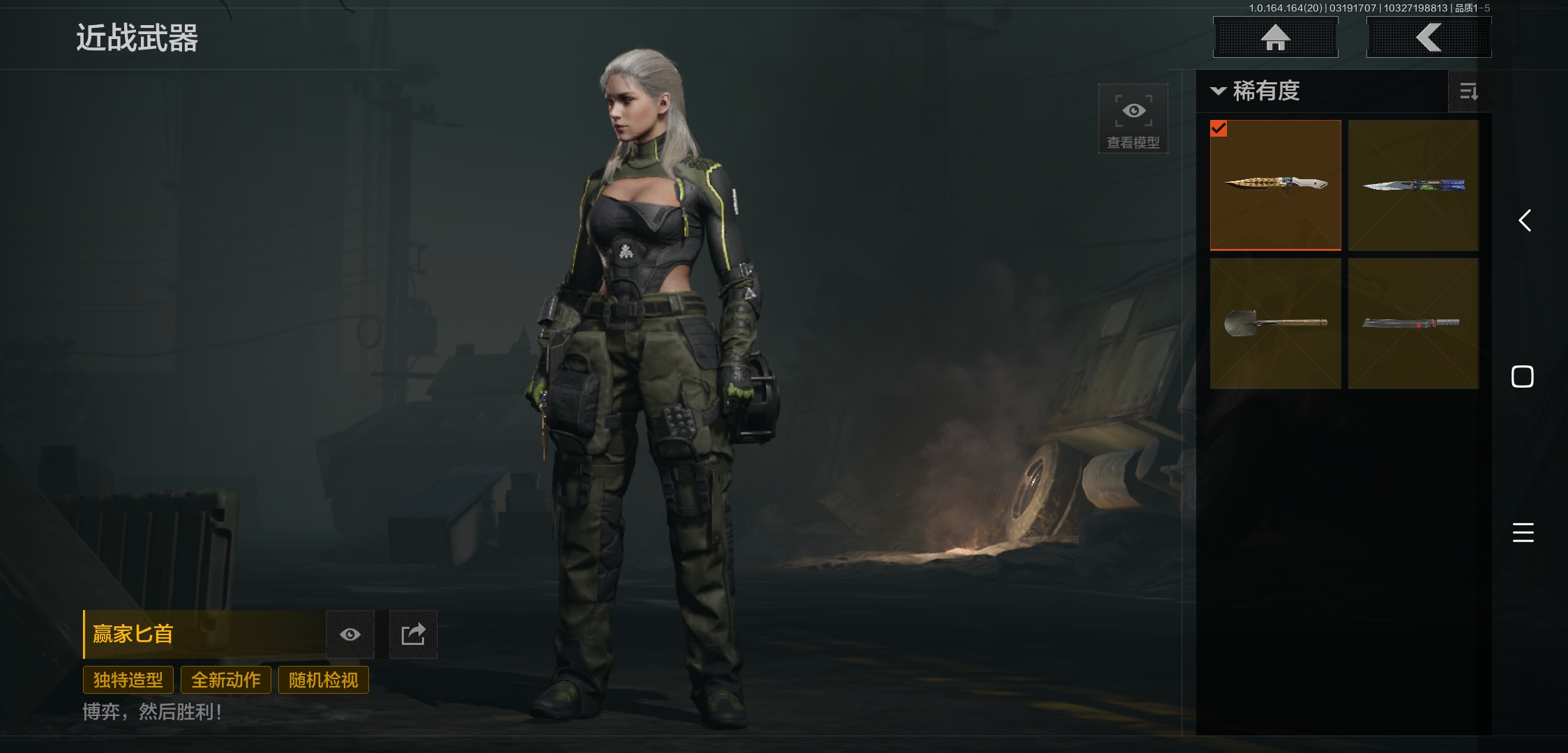
Task: Select the shovel melee weapon
Action: pyautogui.click(x=1275, y=323)
